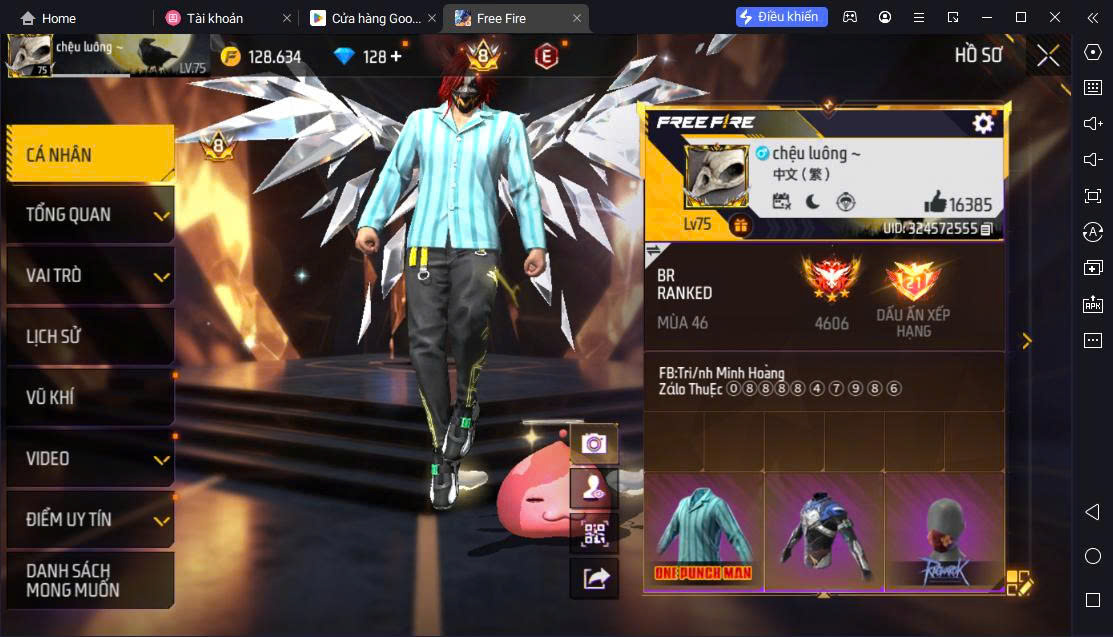The width and height of the screenshot is (1113, 637).
Task: Switch to the VŨ KHÍ tab
Action: point(89,397)
